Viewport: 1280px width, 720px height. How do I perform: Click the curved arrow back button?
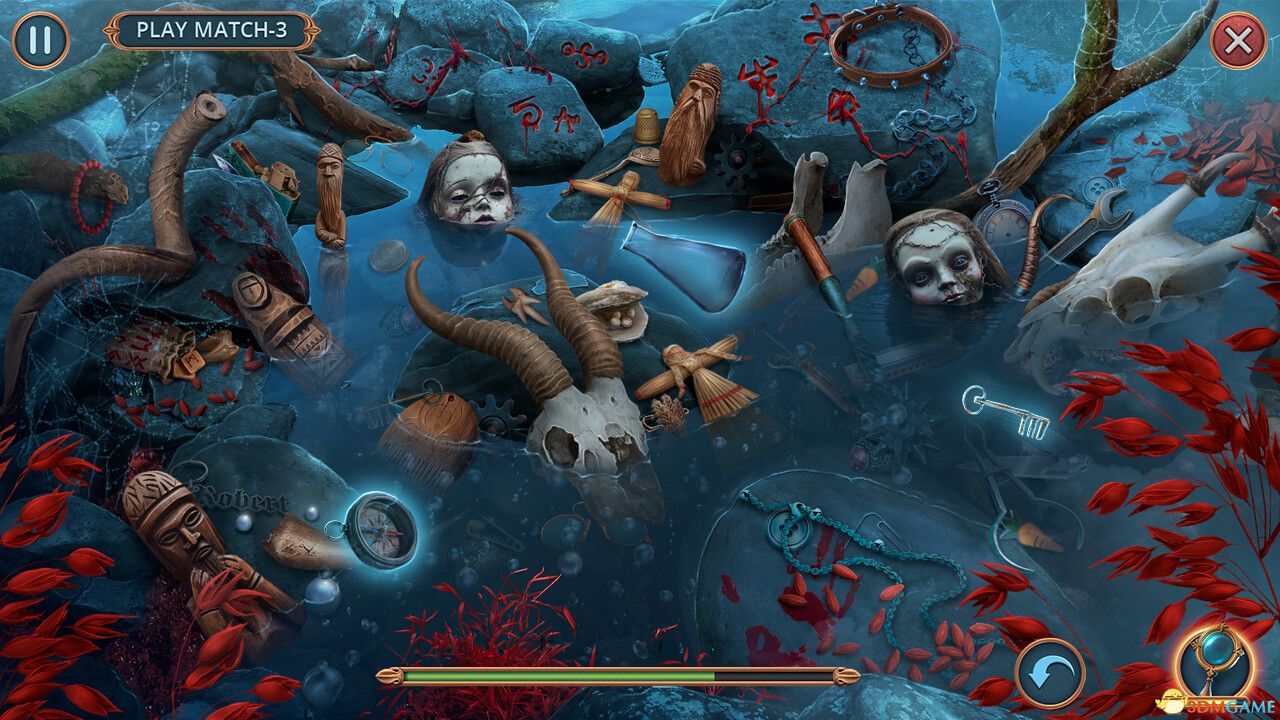click(x=1049, y=673)
